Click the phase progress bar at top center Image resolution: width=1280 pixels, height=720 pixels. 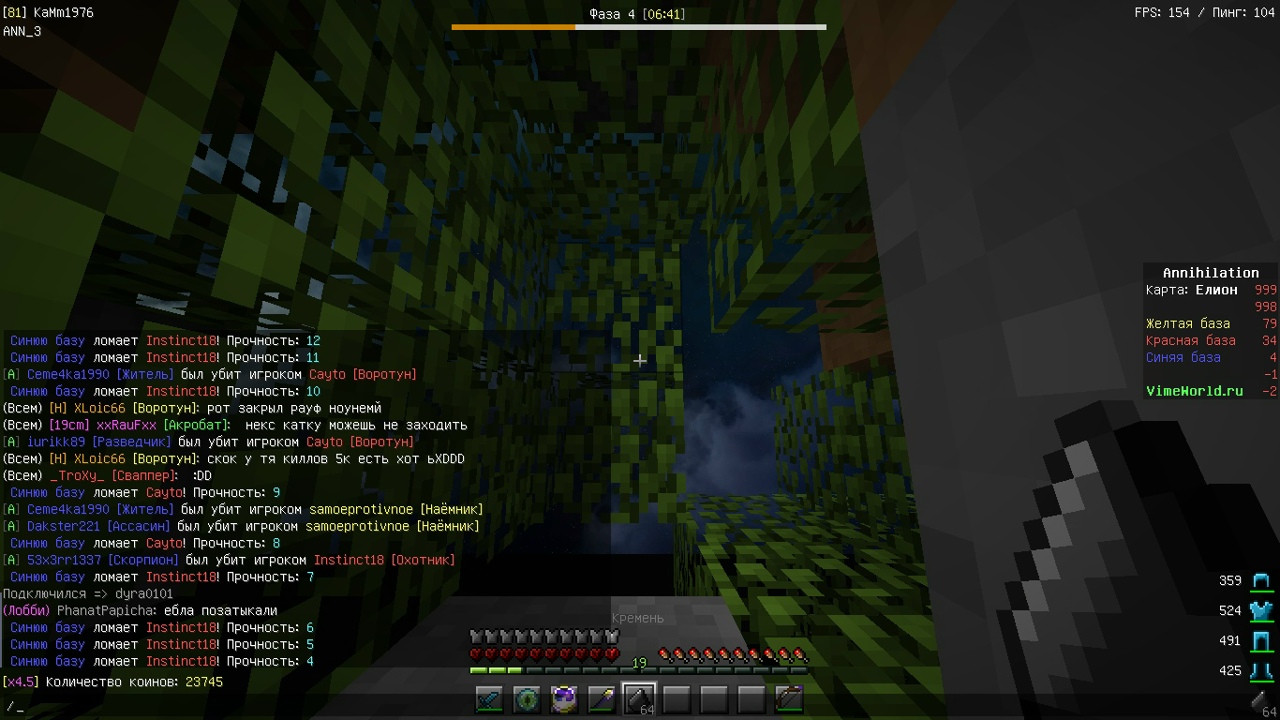(639, 28)
